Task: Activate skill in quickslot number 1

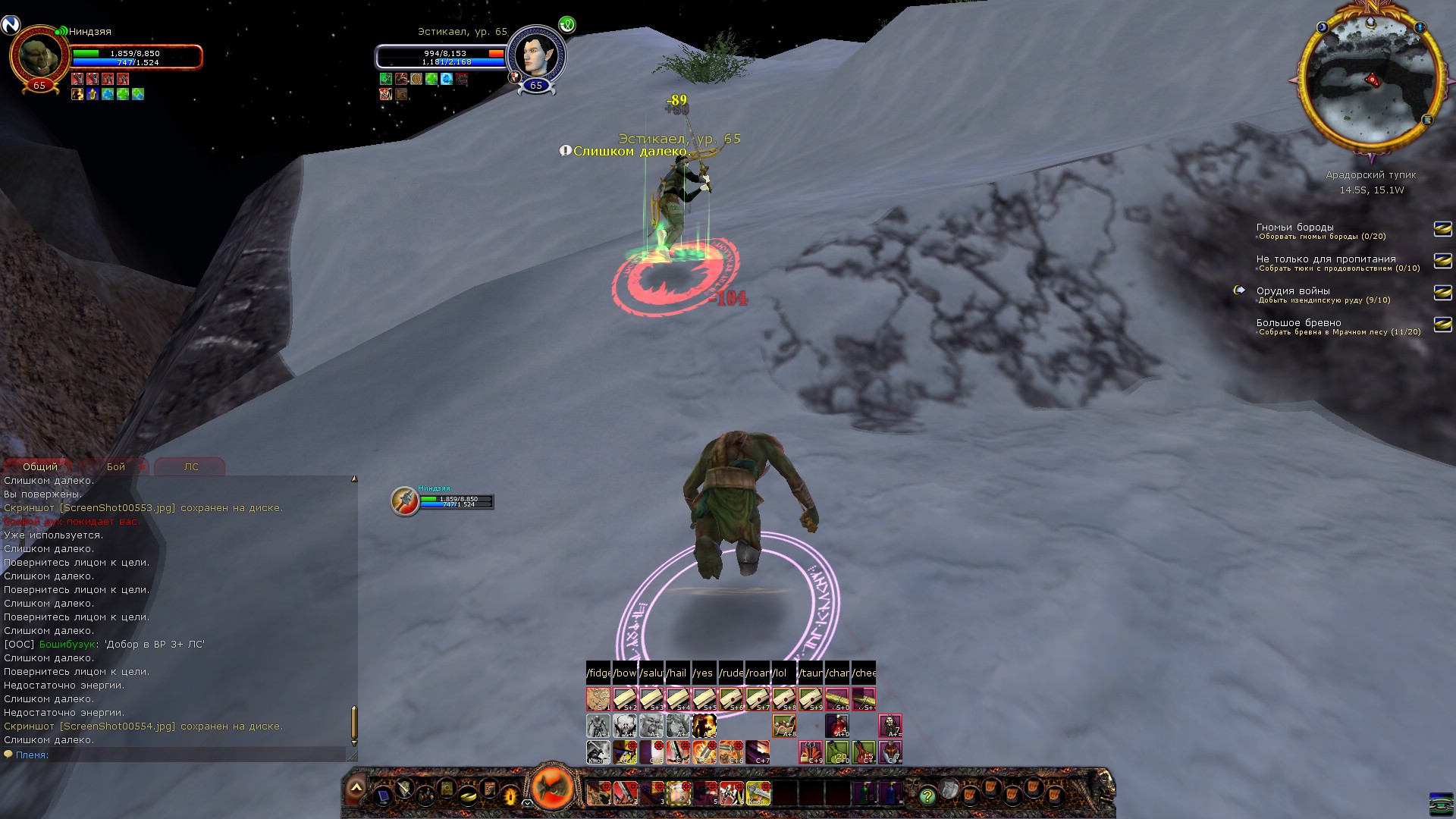Action: point(598,793)
